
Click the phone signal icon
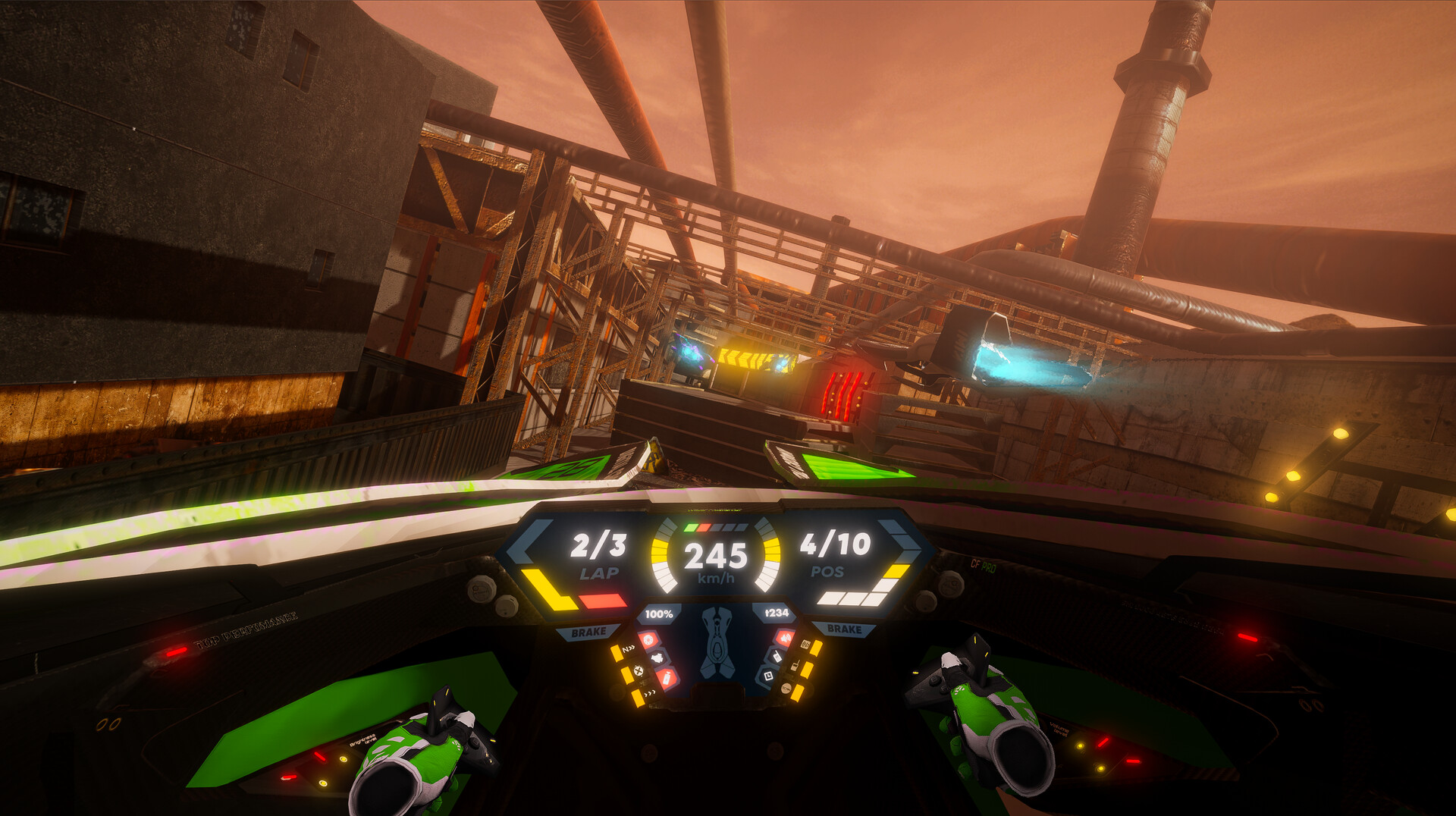pos(777,657)
